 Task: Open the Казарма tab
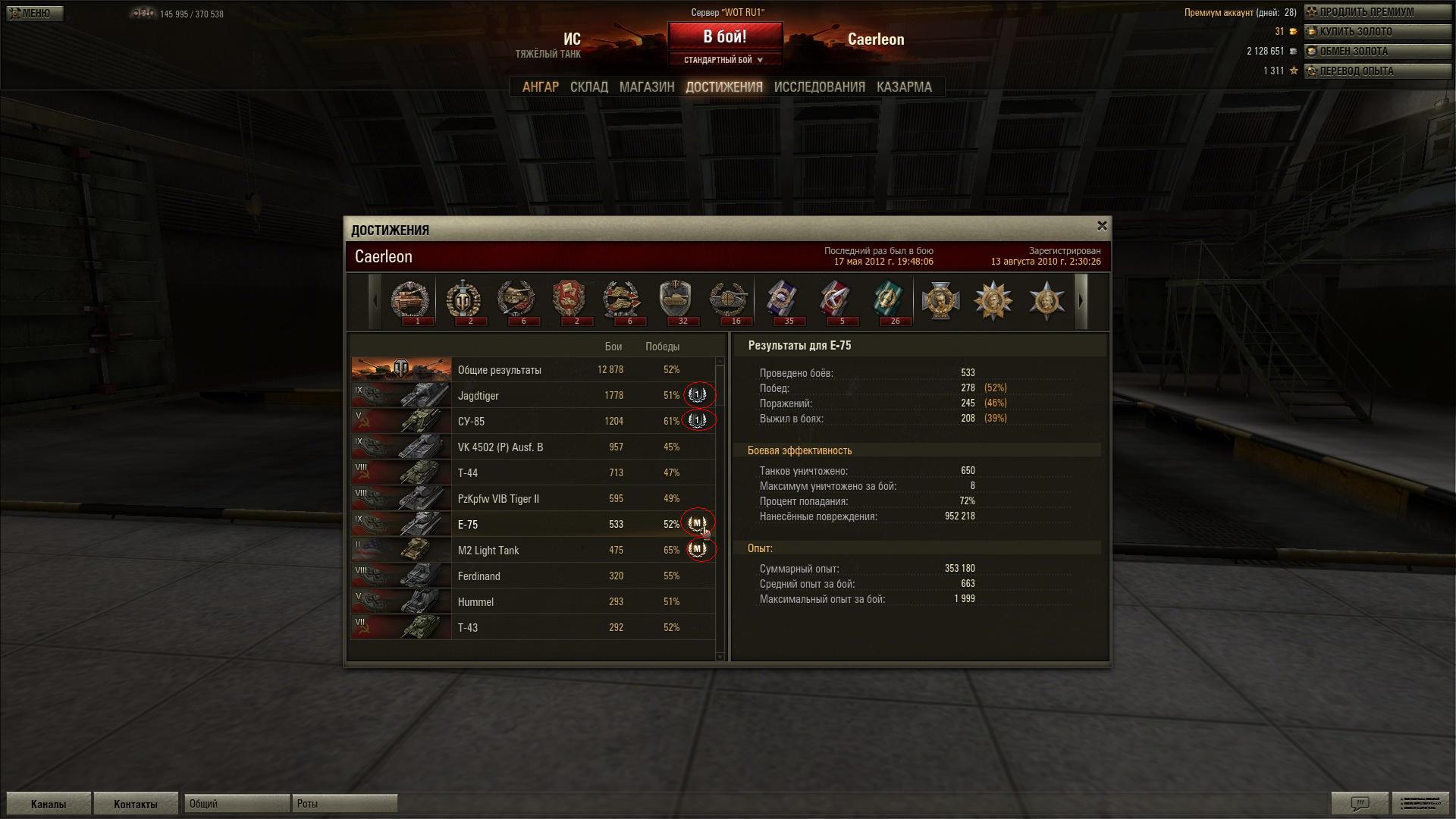coord(904,87)
